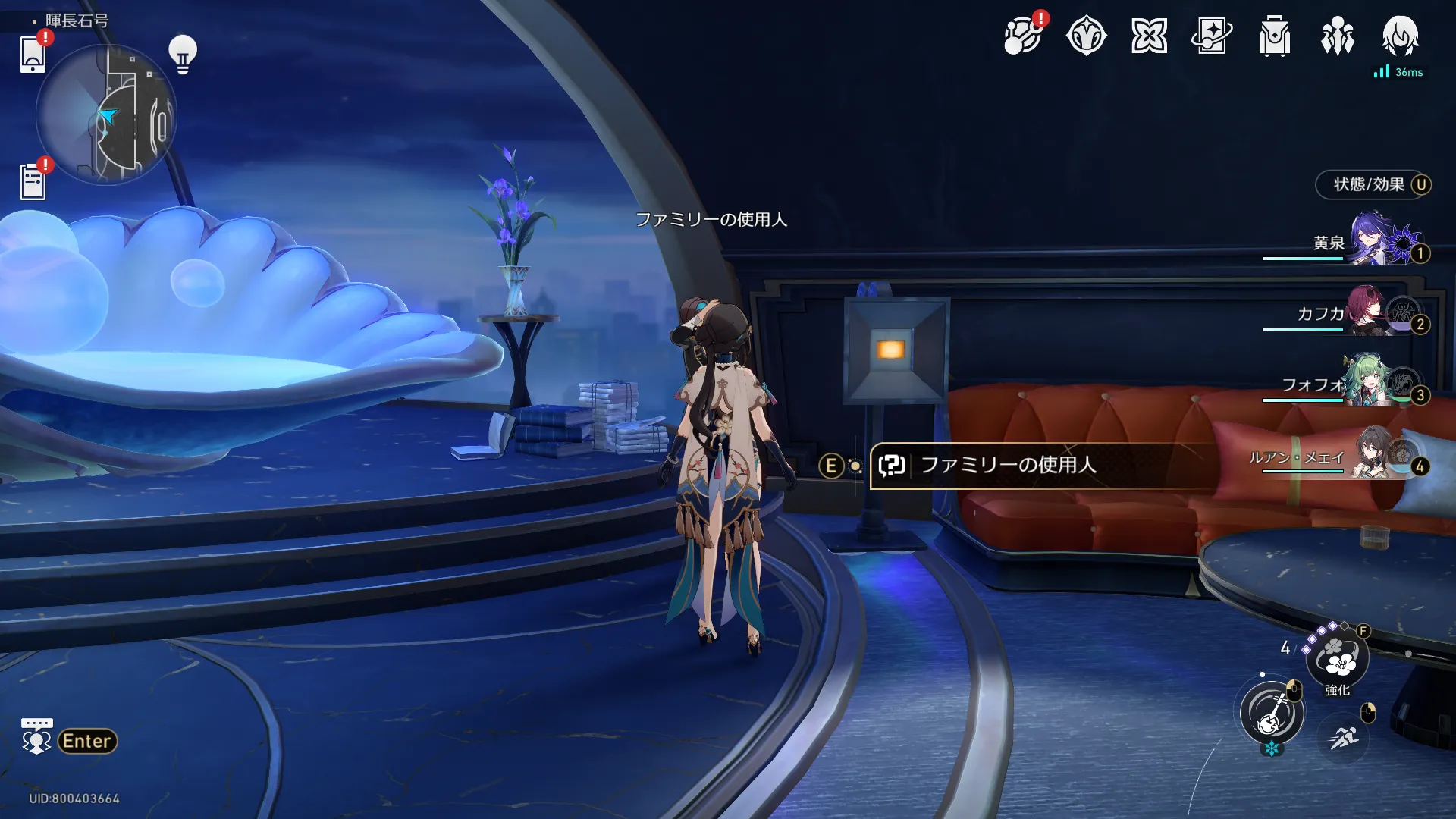This screenshot has height=819, width=1456.
Task: Open the four-petal flower menu icon
Action: pos(1149,36)
